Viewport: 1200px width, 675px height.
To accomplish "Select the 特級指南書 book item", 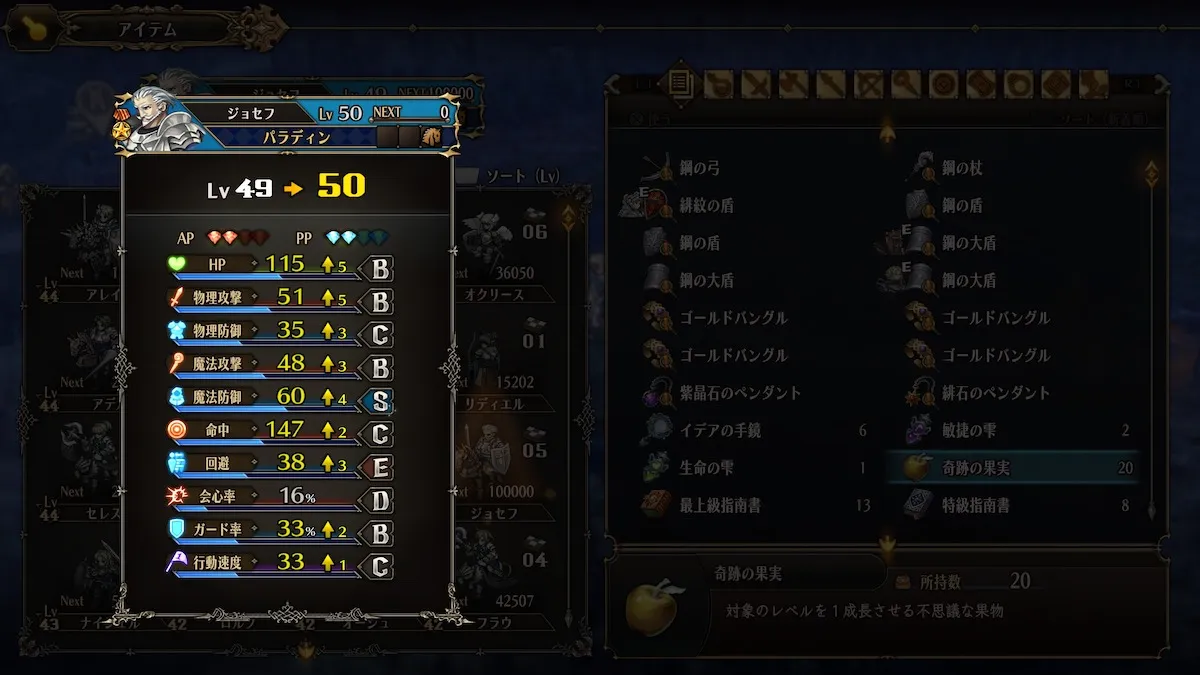I will tap(975, 506).
